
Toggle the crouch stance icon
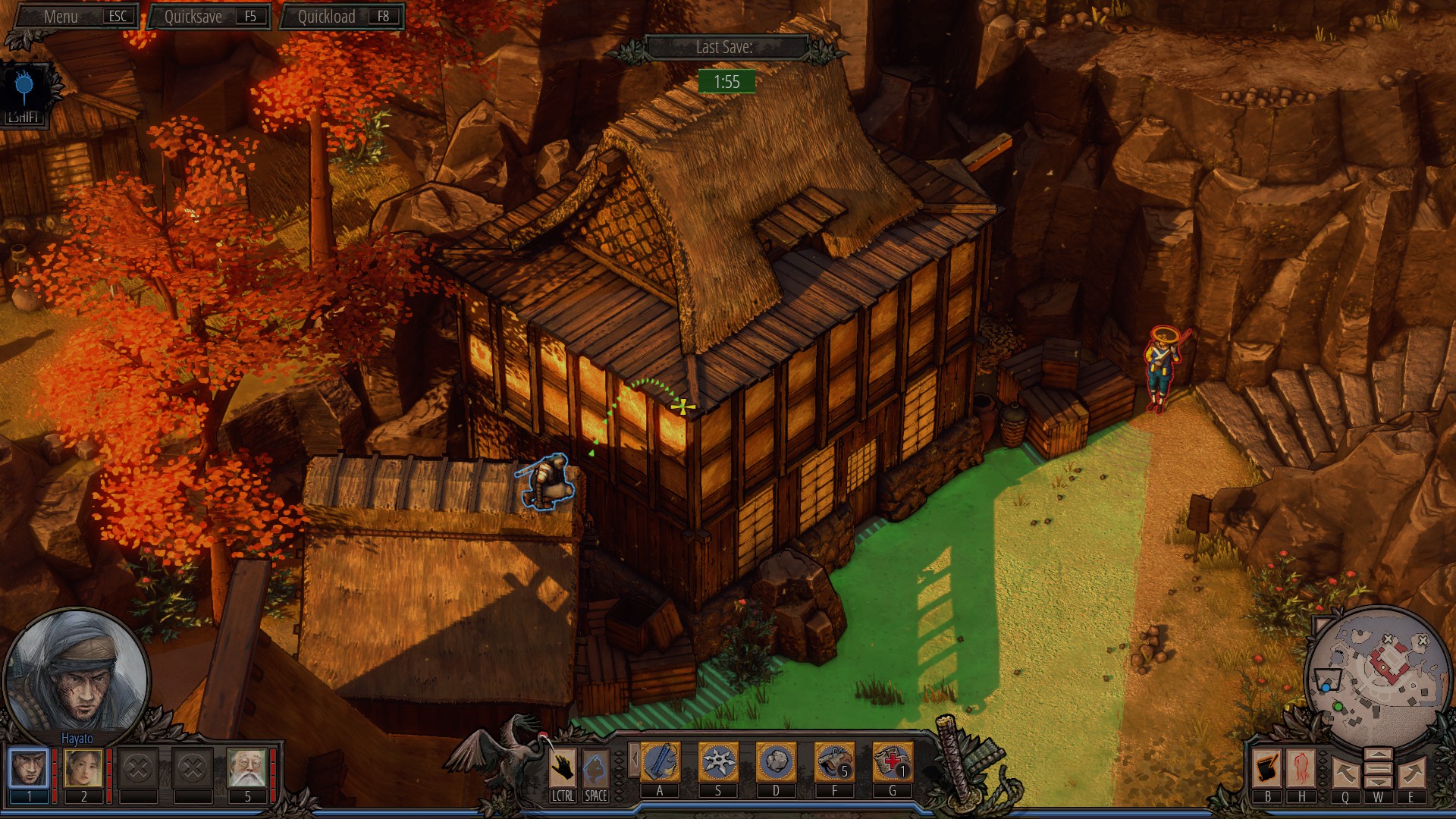(x=595, y=767)
